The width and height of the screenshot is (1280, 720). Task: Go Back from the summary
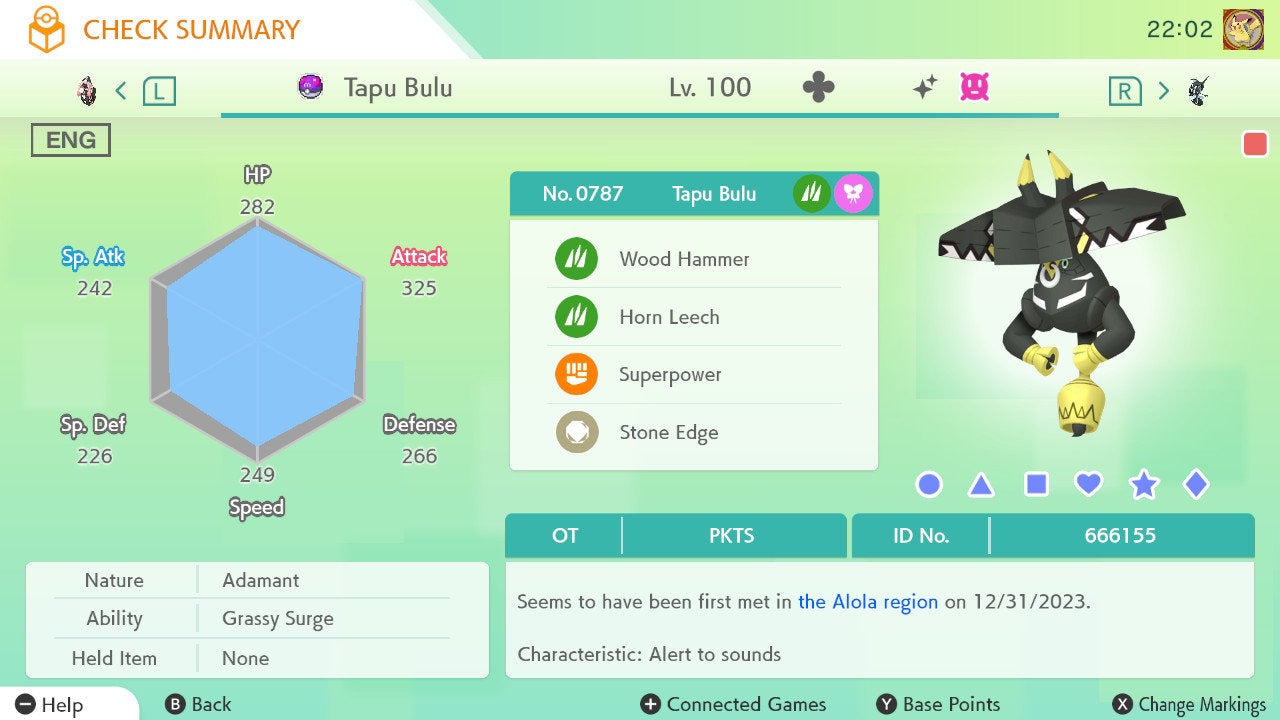pyautogui.click(x=198, y=705)
